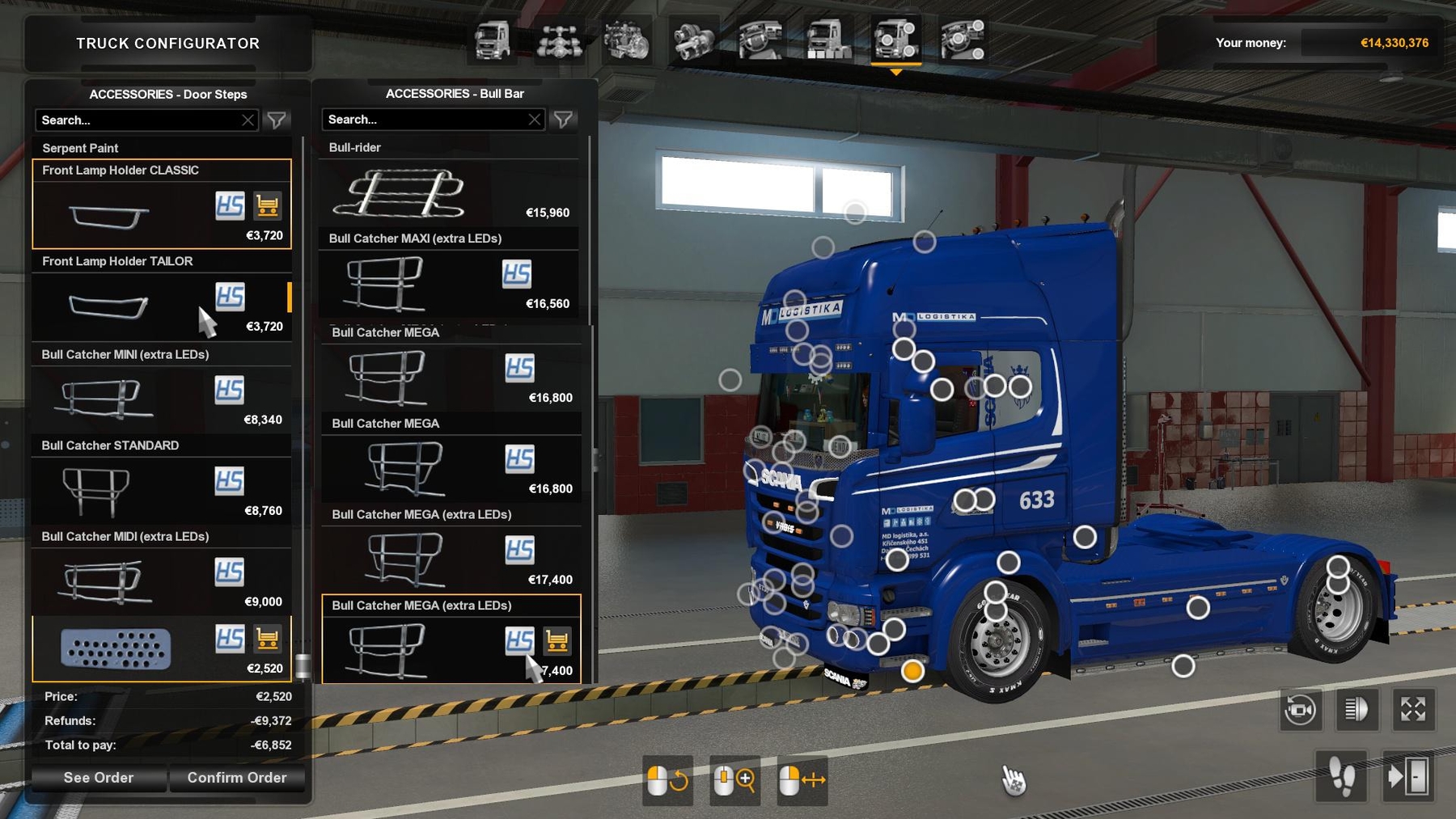Confirm the order
The width and height of the screenshot is (1456, 819).
click(237, 778)
